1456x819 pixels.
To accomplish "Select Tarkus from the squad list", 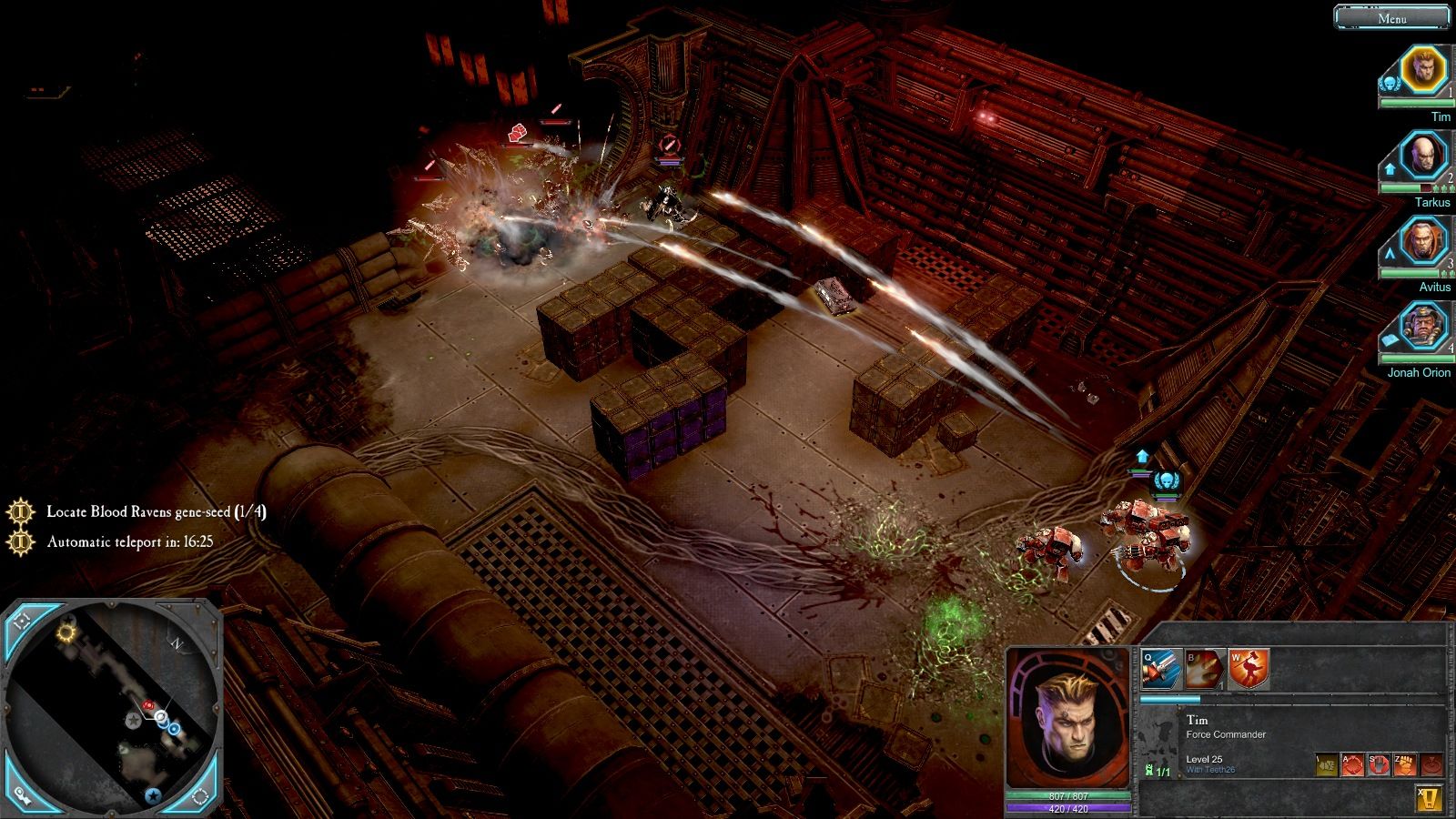I will 1422,157.
